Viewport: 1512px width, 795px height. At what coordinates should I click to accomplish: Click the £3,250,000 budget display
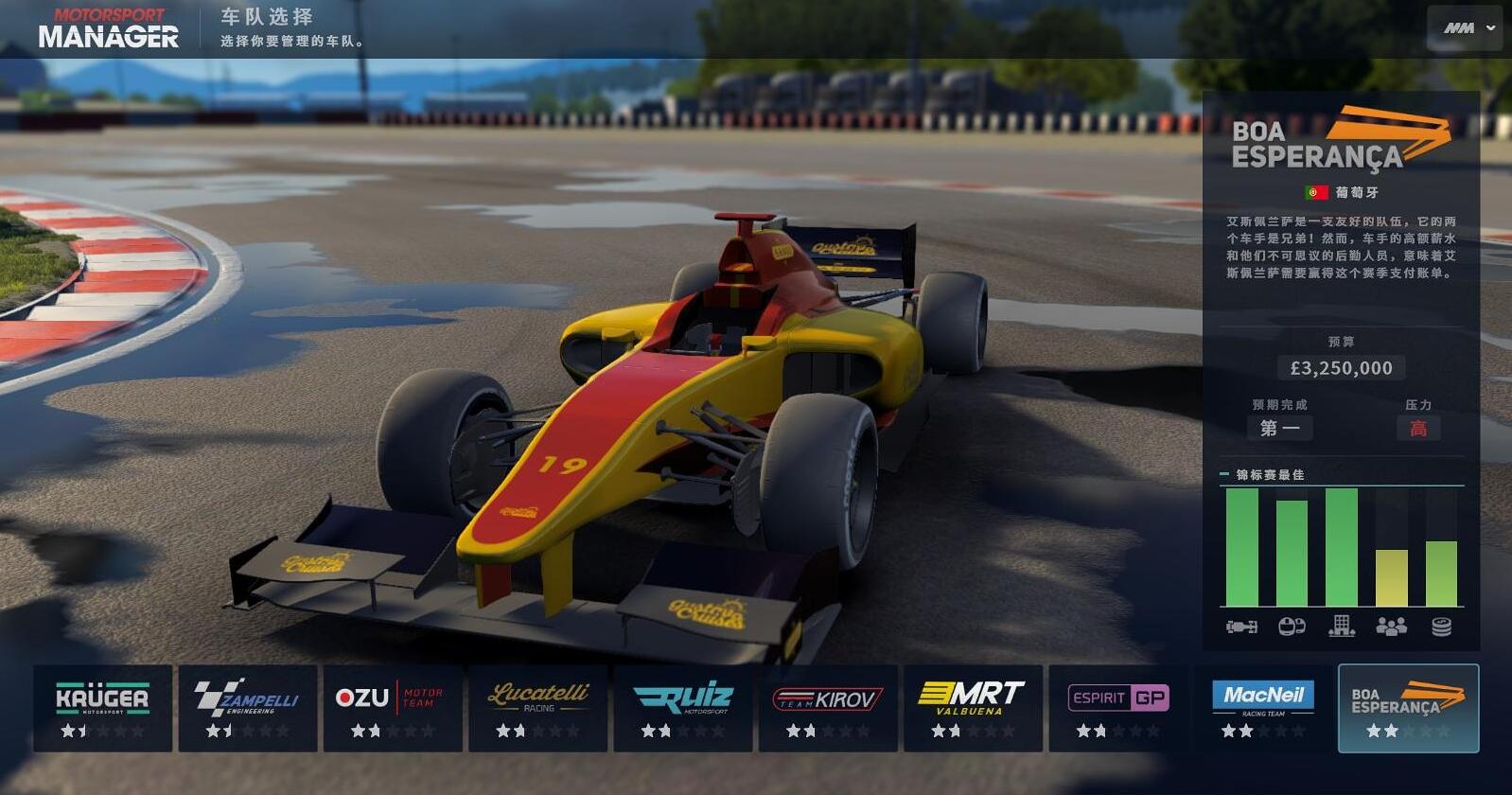point(1344,367)
